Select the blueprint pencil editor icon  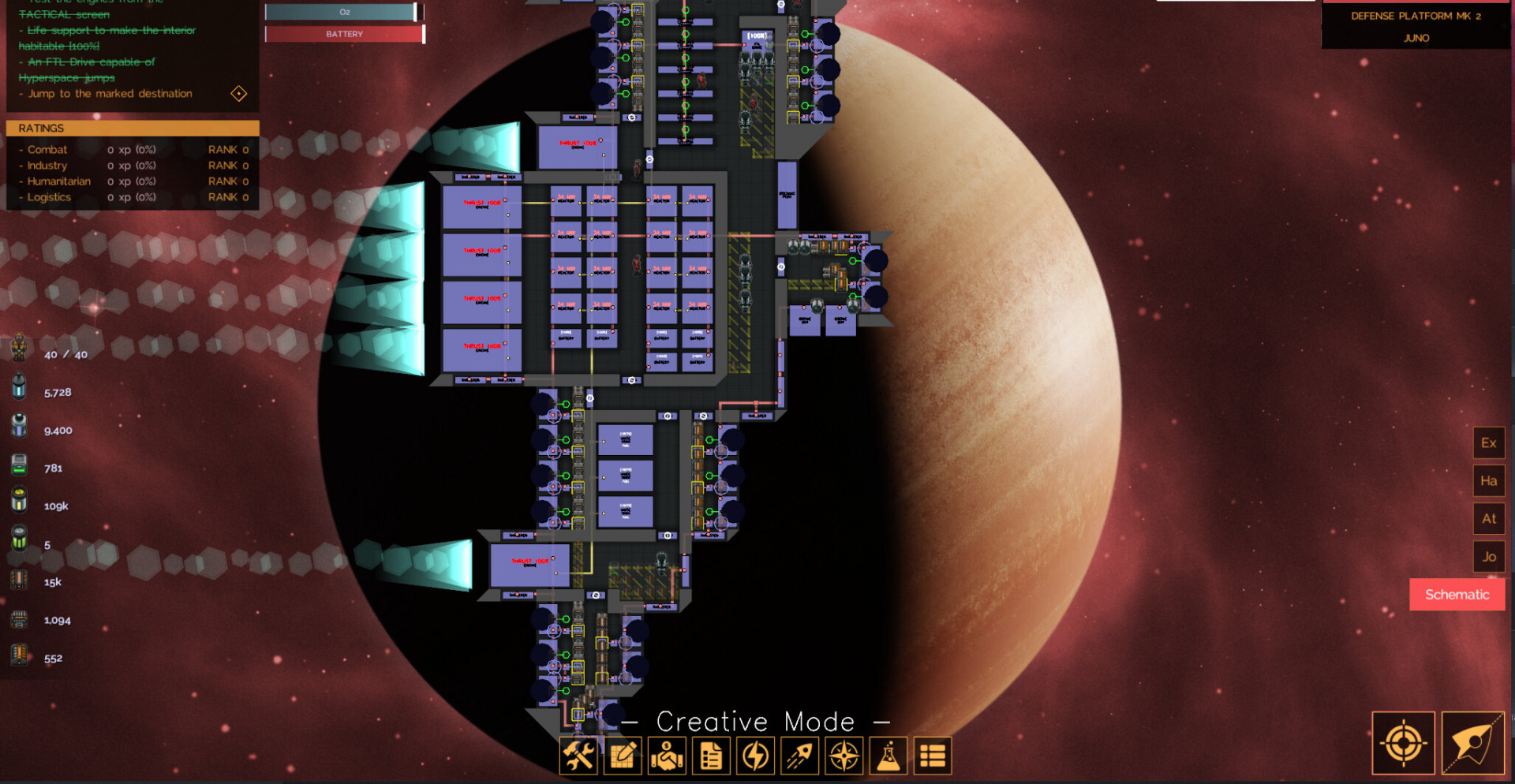pos(623,756)
